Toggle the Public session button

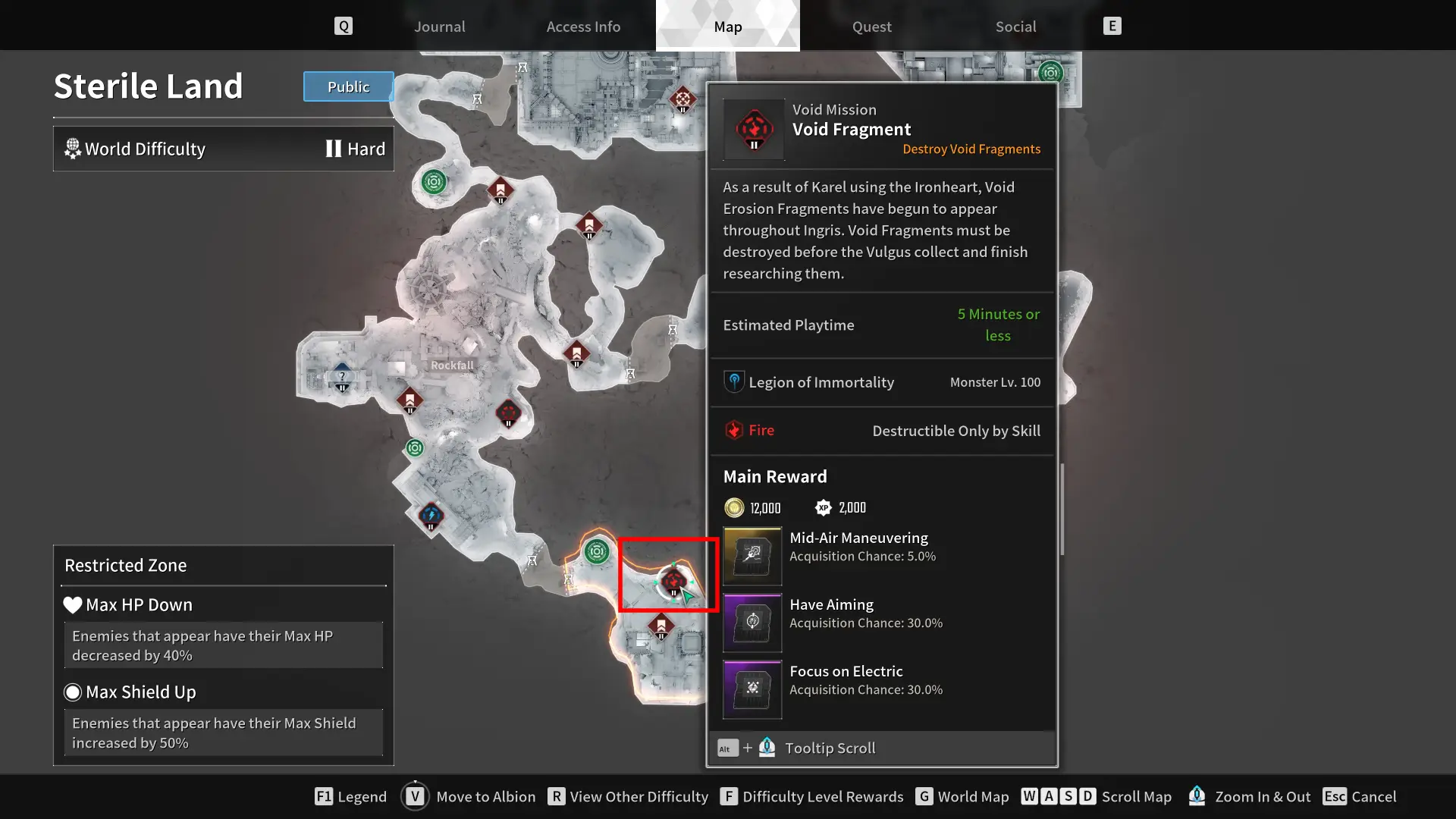tap(348, 86)
